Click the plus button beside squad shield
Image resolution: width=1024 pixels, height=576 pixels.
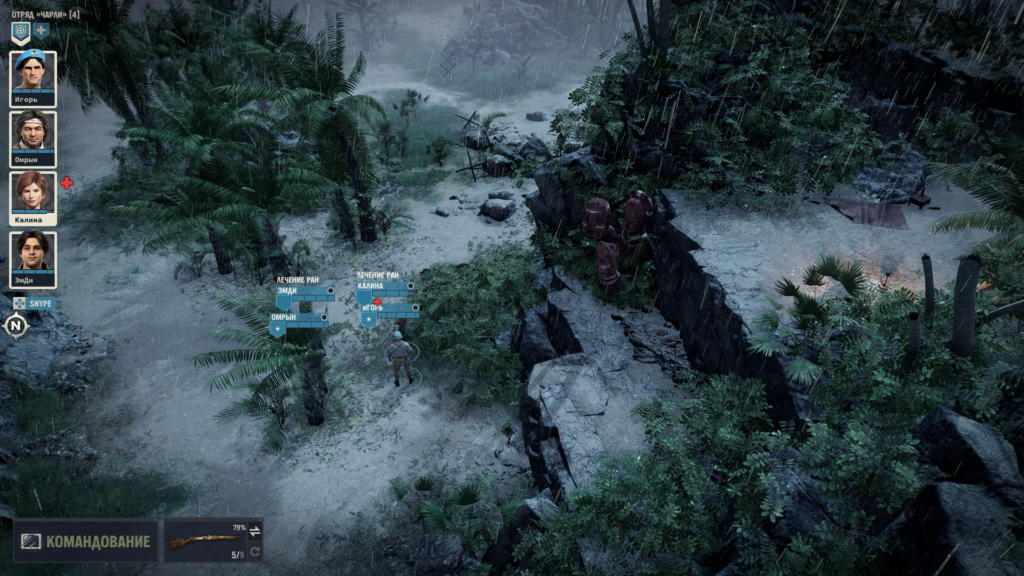point(42,31)
